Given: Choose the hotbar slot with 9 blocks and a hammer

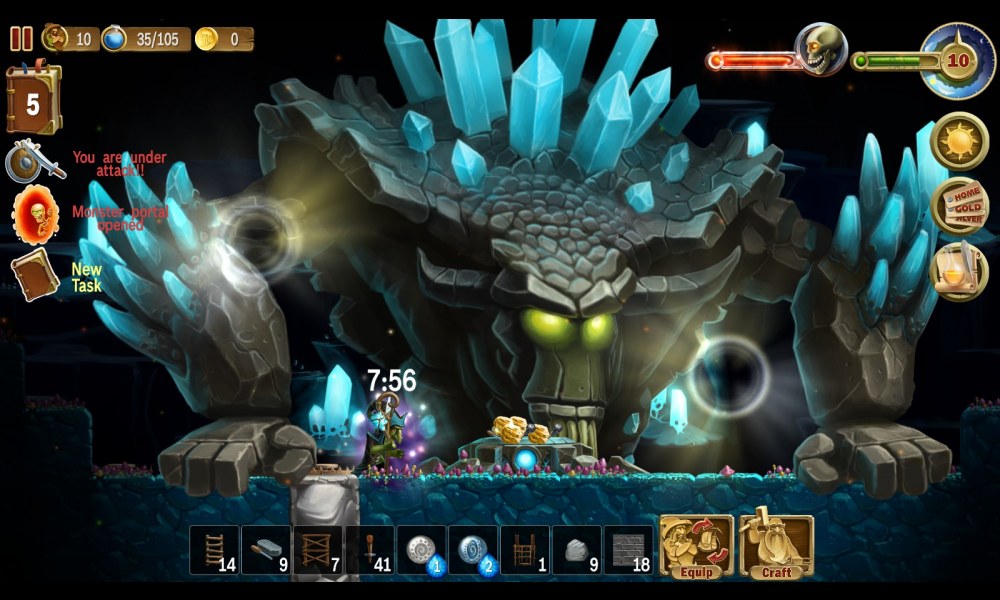Looking at the screenshot, I should (x=266, y=550).
